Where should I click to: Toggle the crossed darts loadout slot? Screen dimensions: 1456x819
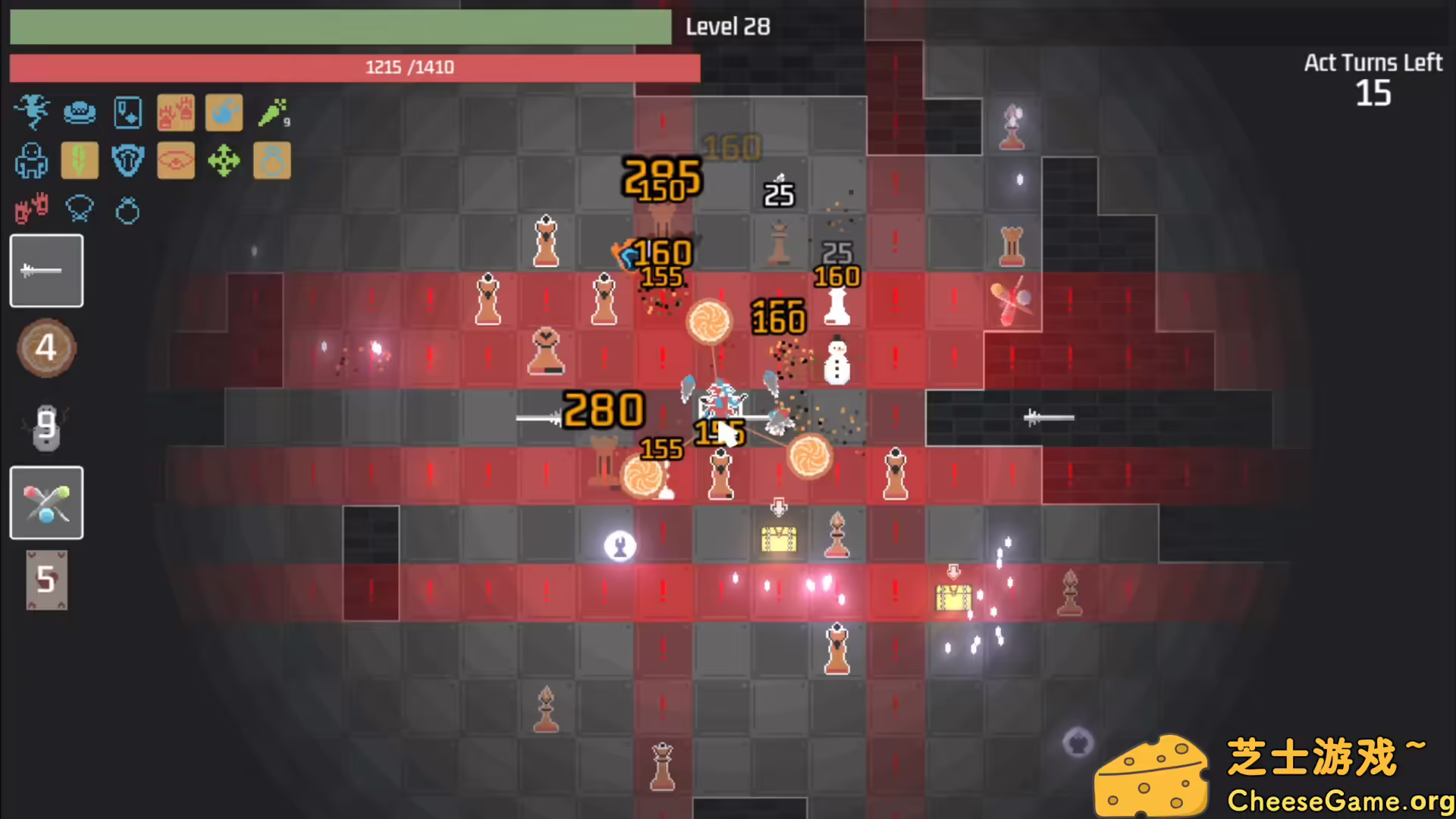(46, 503)
